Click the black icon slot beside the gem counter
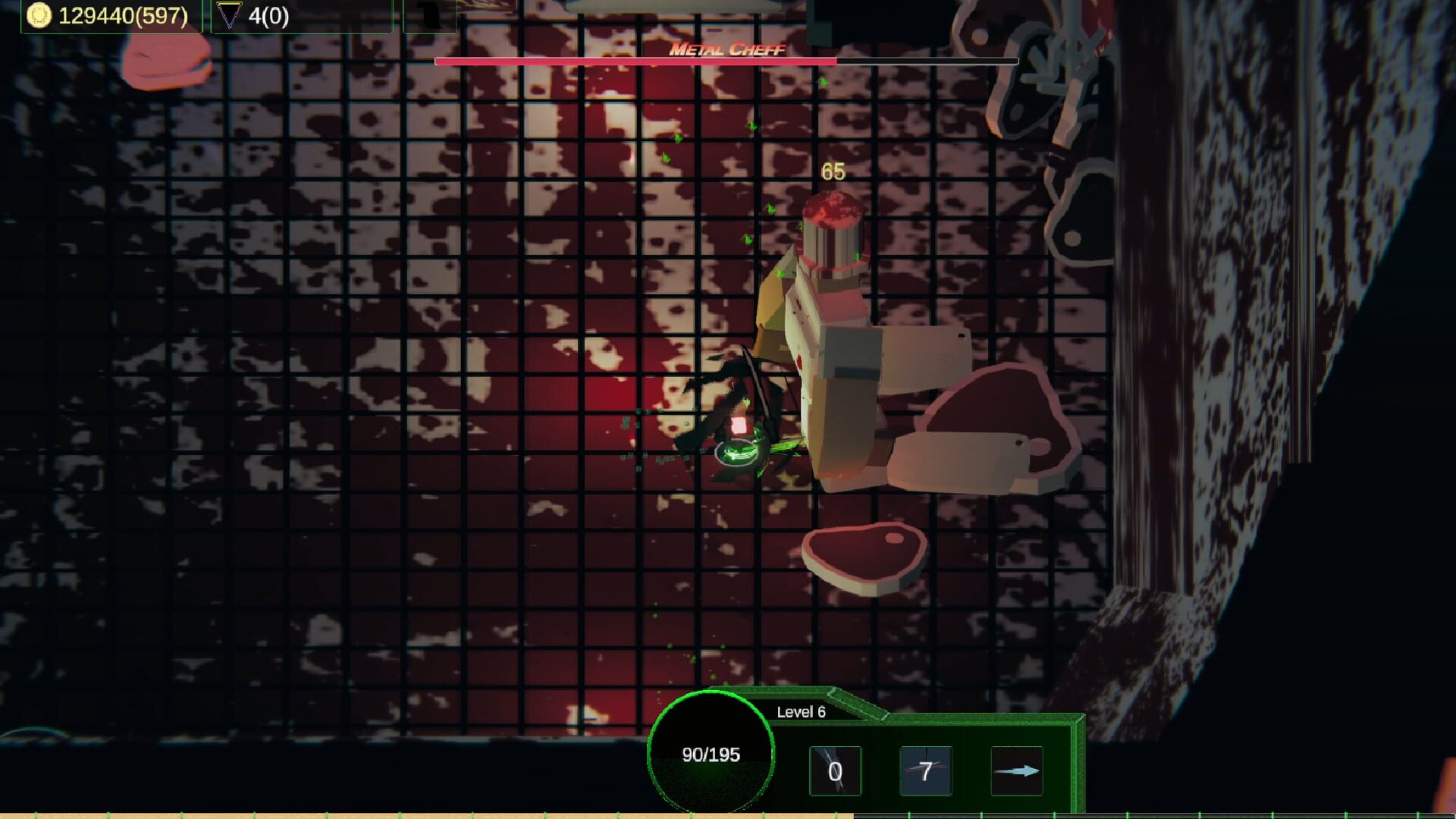The image size is (1456, 819). click(x=429, y=14)
